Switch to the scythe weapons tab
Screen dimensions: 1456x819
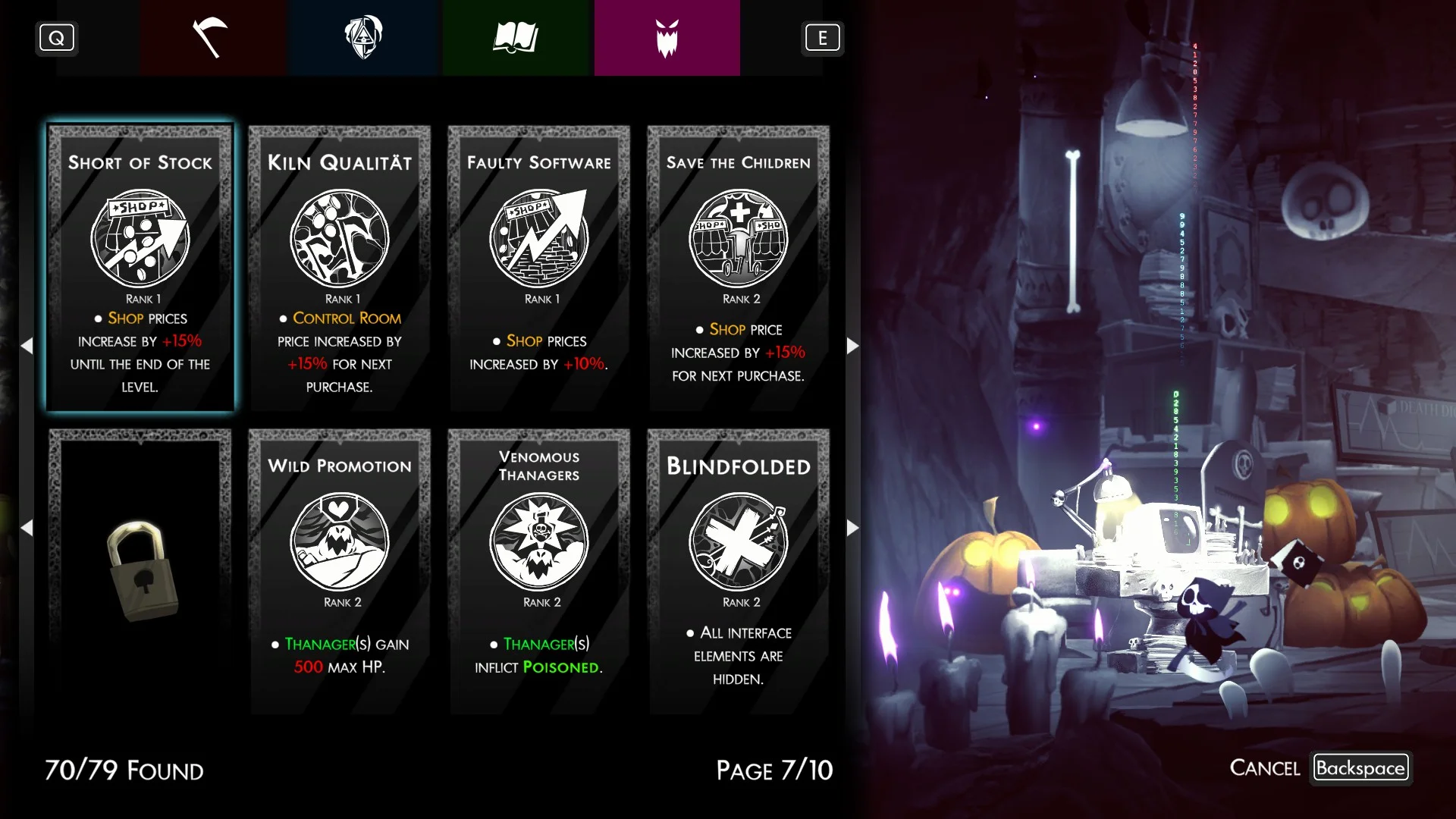(x=212, y=38)
